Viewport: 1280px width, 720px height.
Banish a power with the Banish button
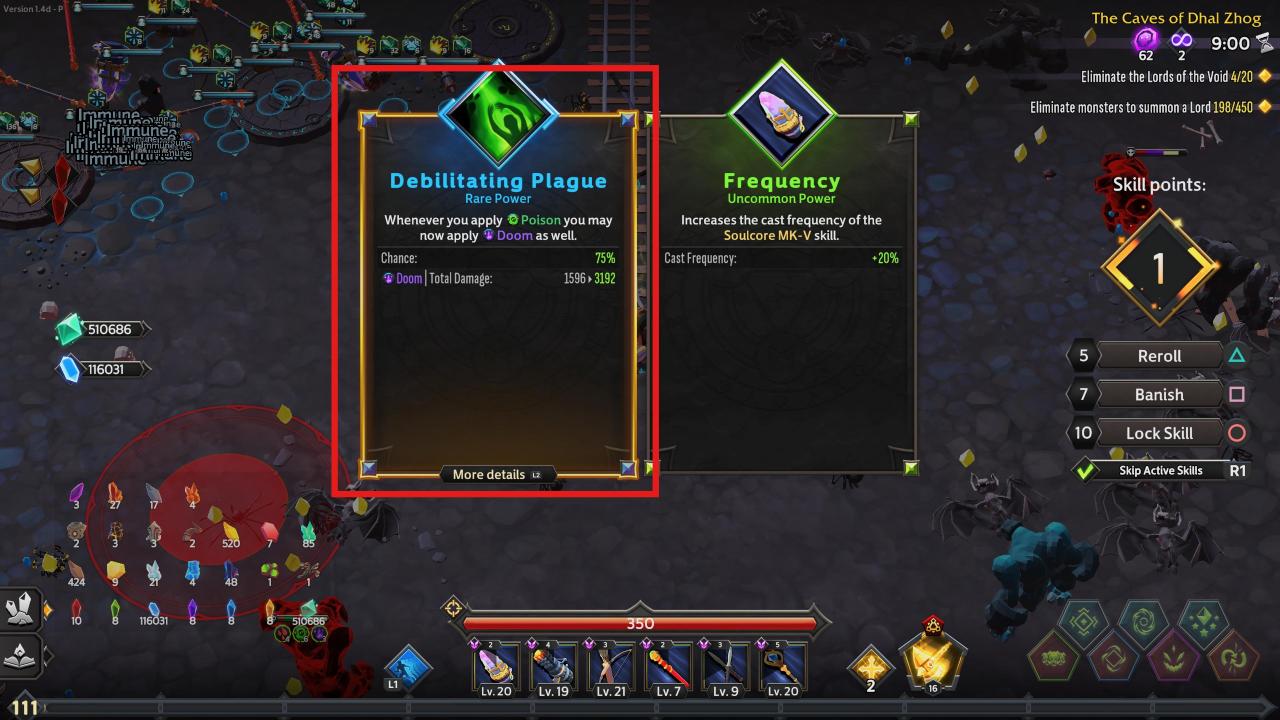(x=1159, y=394)
